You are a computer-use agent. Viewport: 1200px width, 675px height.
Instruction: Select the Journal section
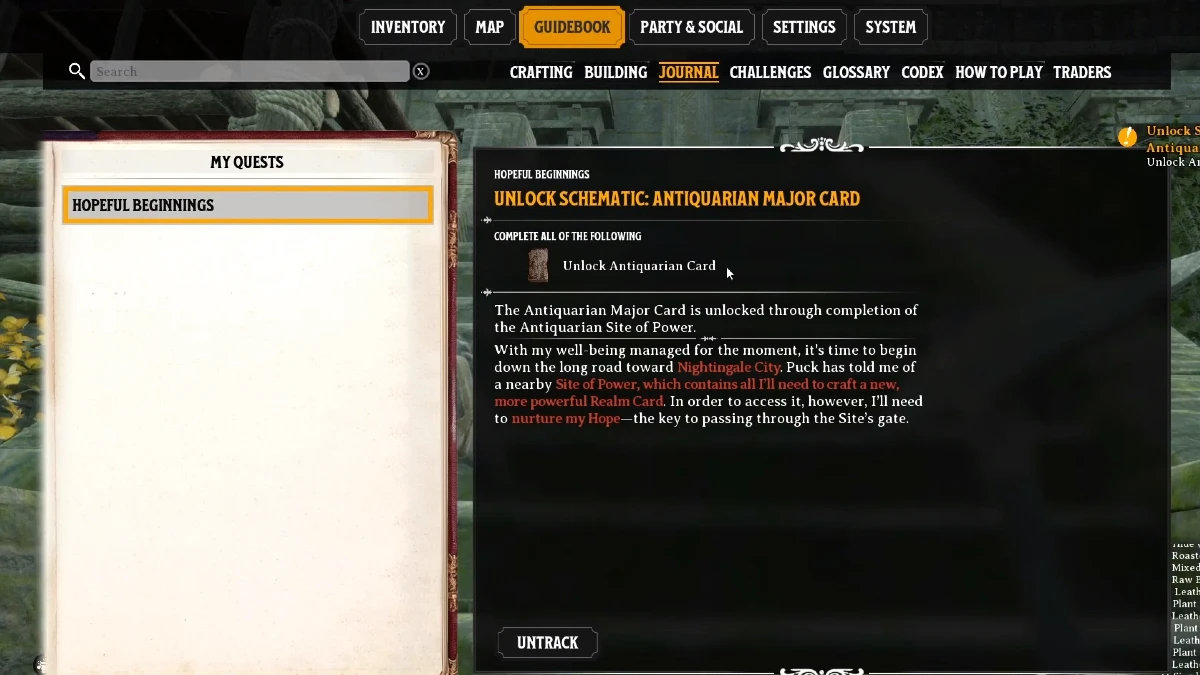coord(688,72)
